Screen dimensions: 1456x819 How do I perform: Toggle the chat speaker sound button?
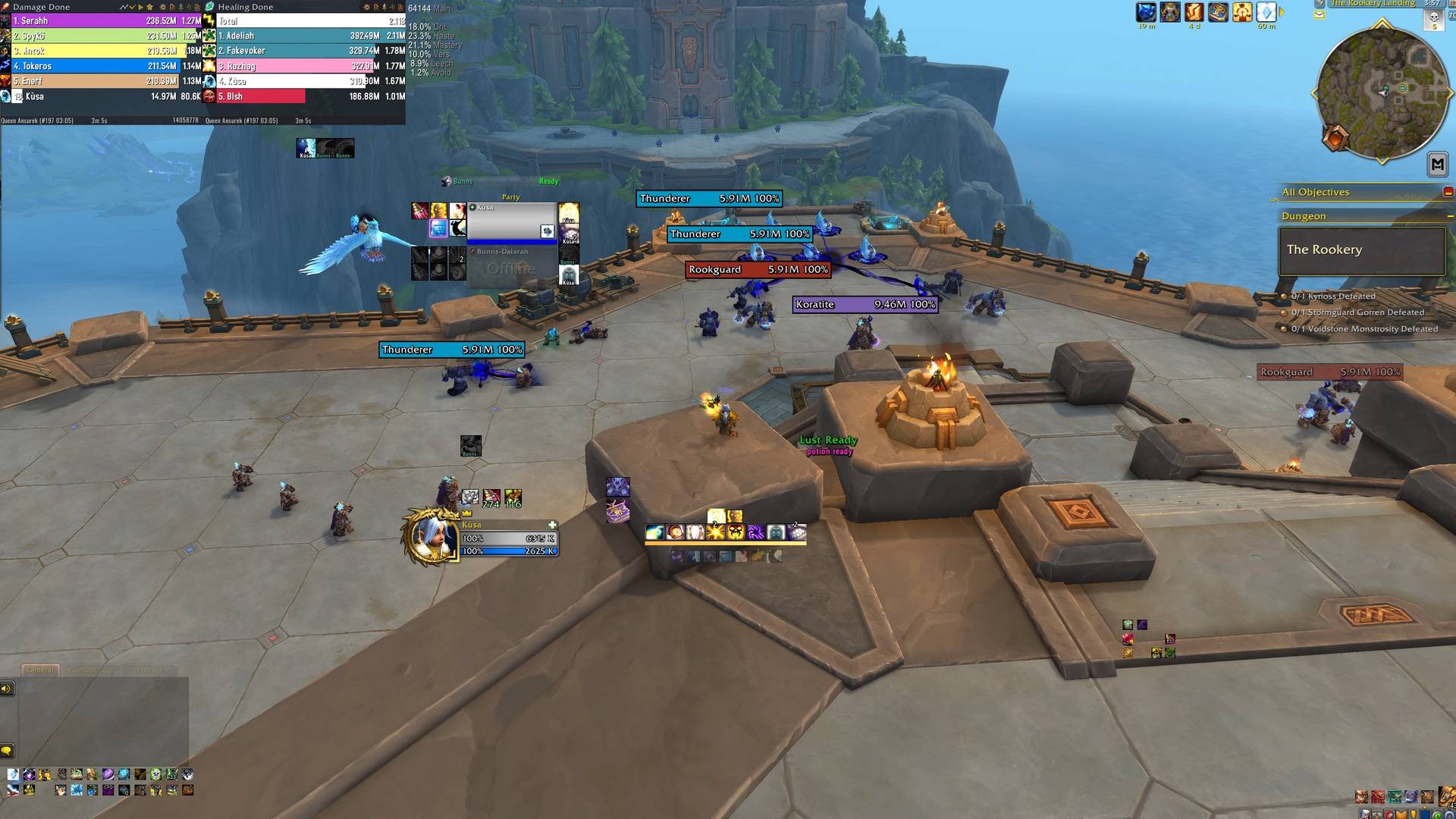click(x=7, y=689)
